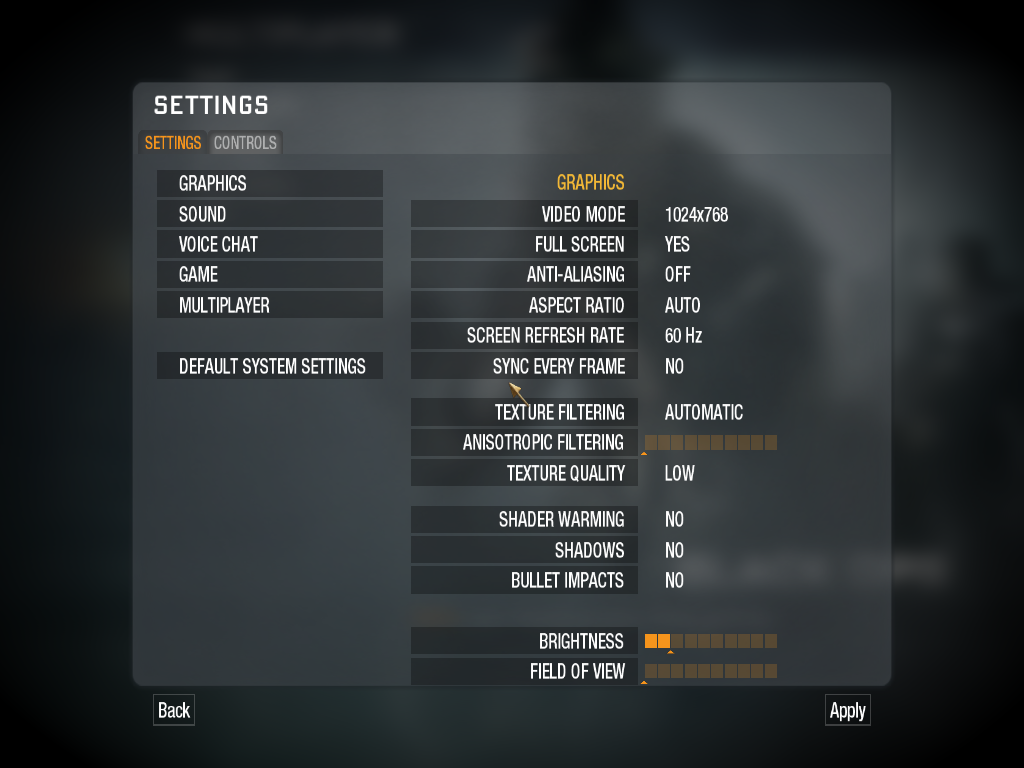Open the Voice Chat settings
Image resolution: width=1024 pixels, height=768 pixels.
[x=269, y=244]
